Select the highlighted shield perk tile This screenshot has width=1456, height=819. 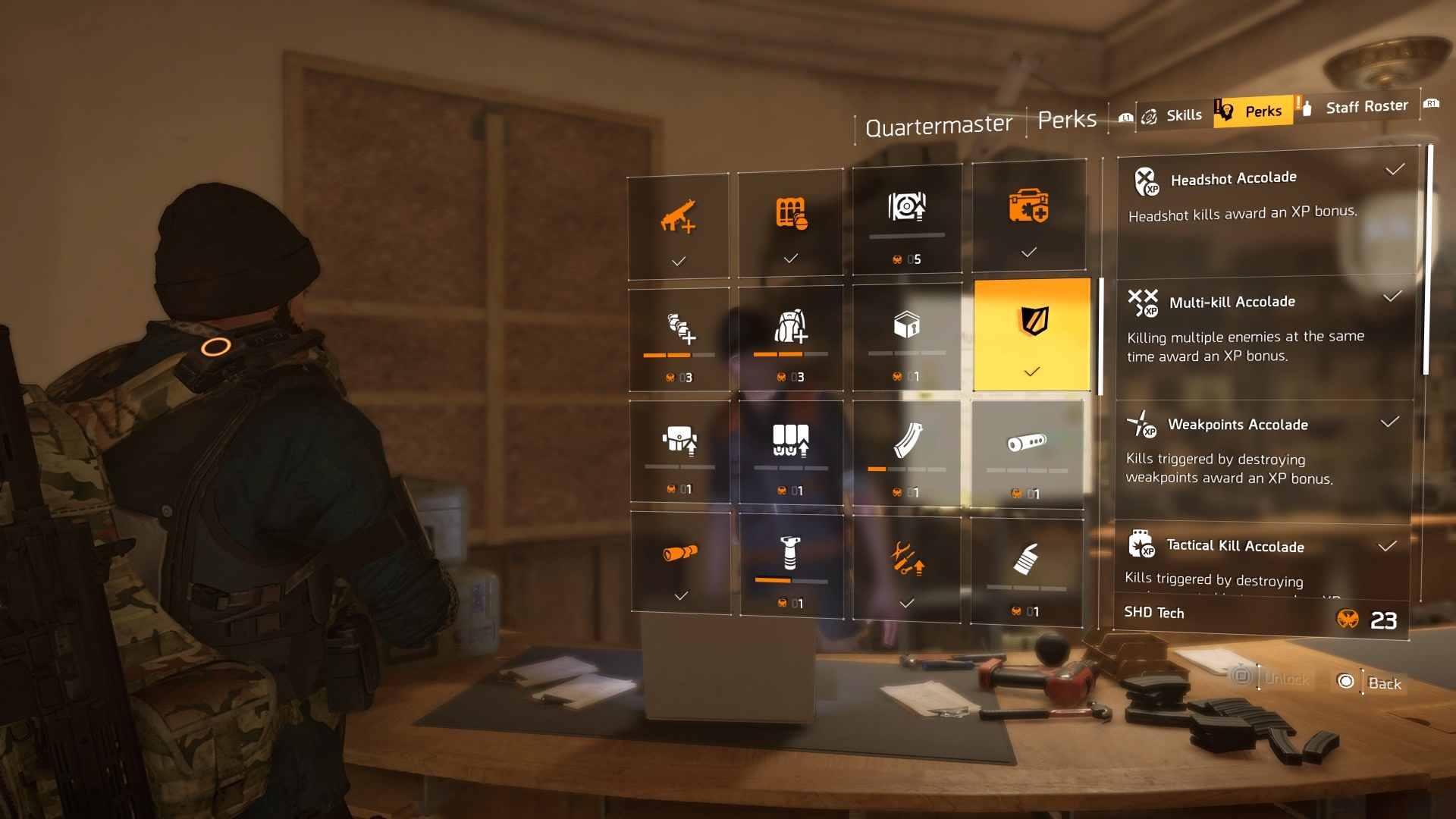click(x=1032, y=334)
